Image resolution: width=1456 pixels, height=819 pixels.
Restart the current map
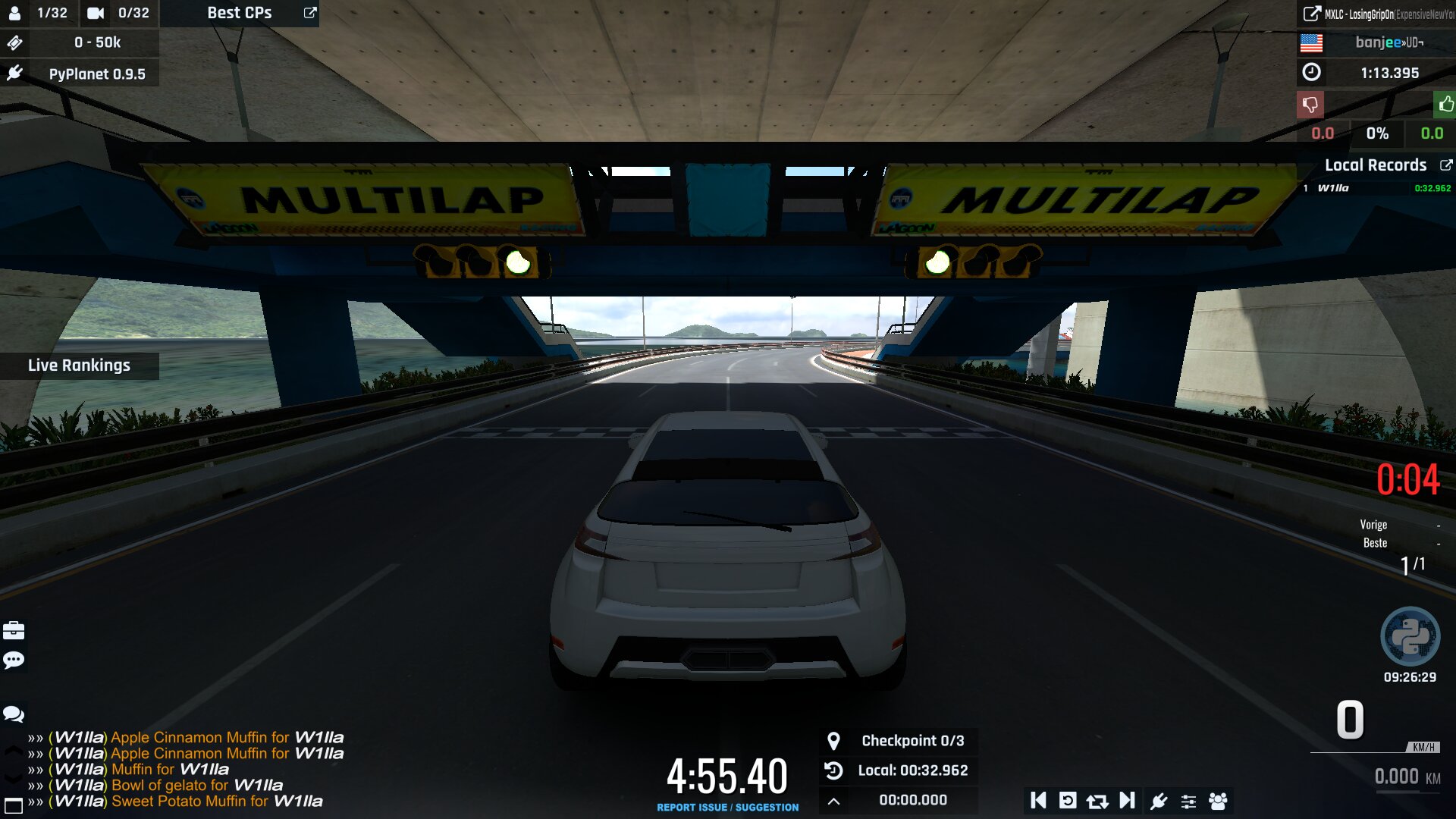[x=1068, y=801]
